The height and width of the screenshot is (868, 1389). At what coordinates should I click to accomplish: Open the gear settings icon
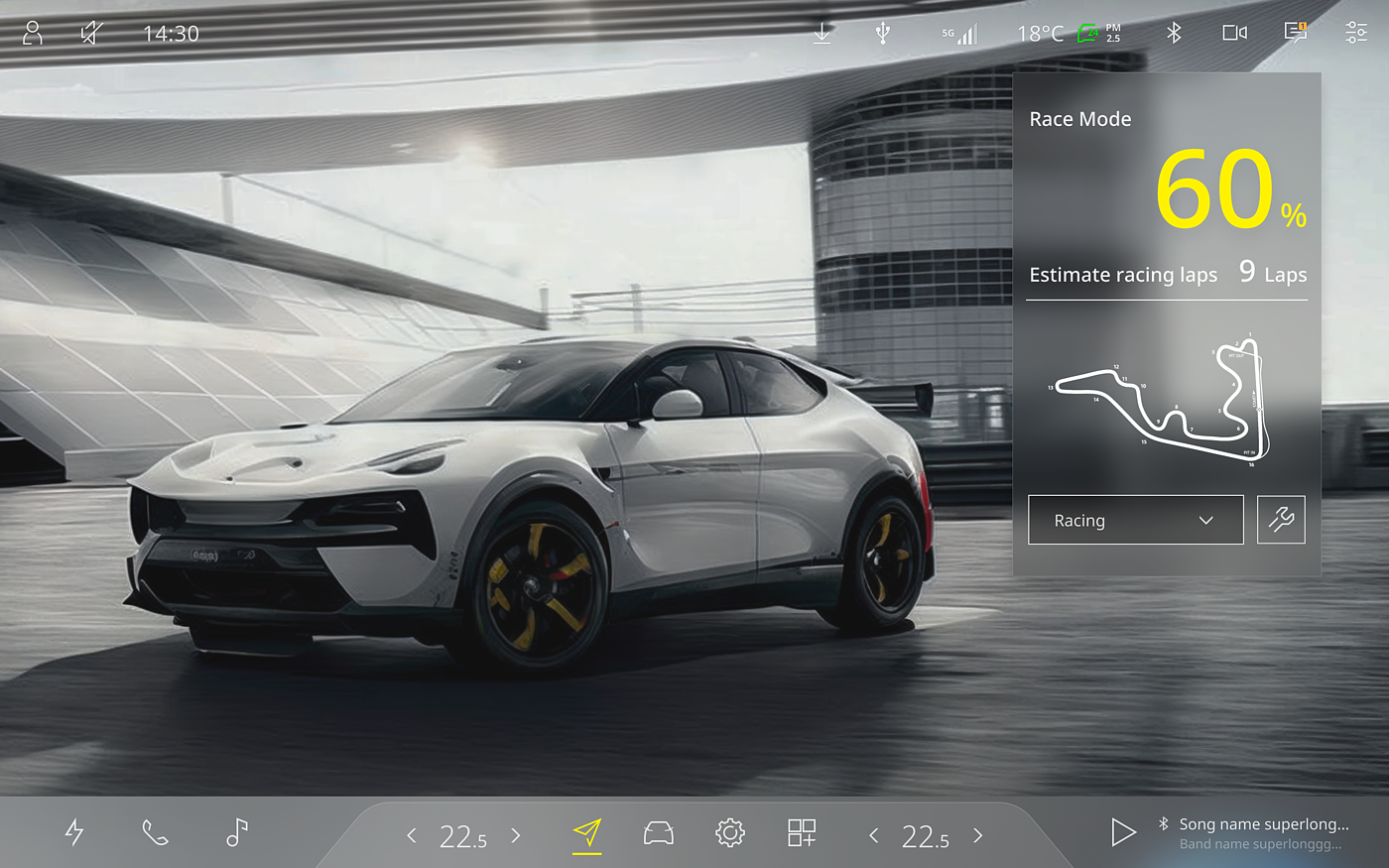[x=730, y=833]
